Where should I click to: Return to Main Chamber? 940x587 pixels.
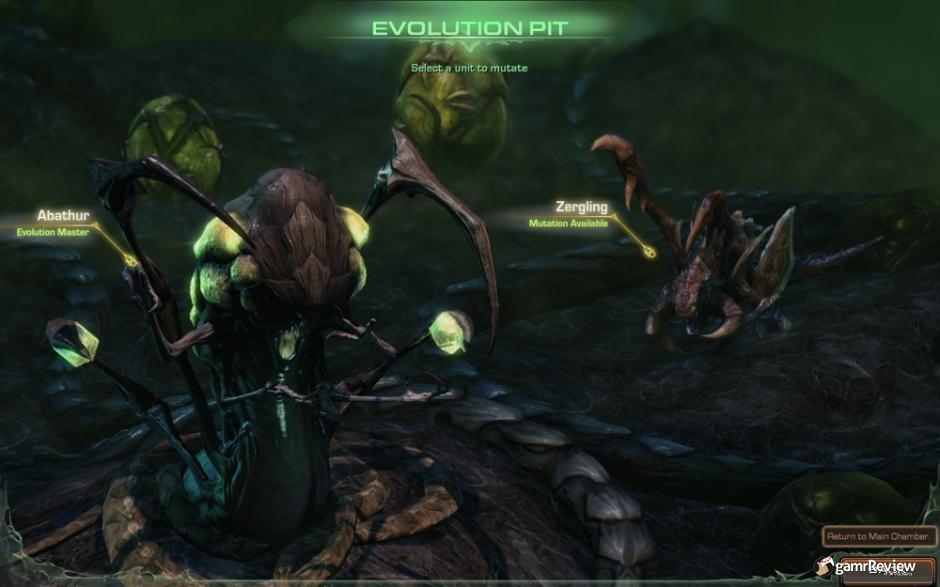coord(878,537)
